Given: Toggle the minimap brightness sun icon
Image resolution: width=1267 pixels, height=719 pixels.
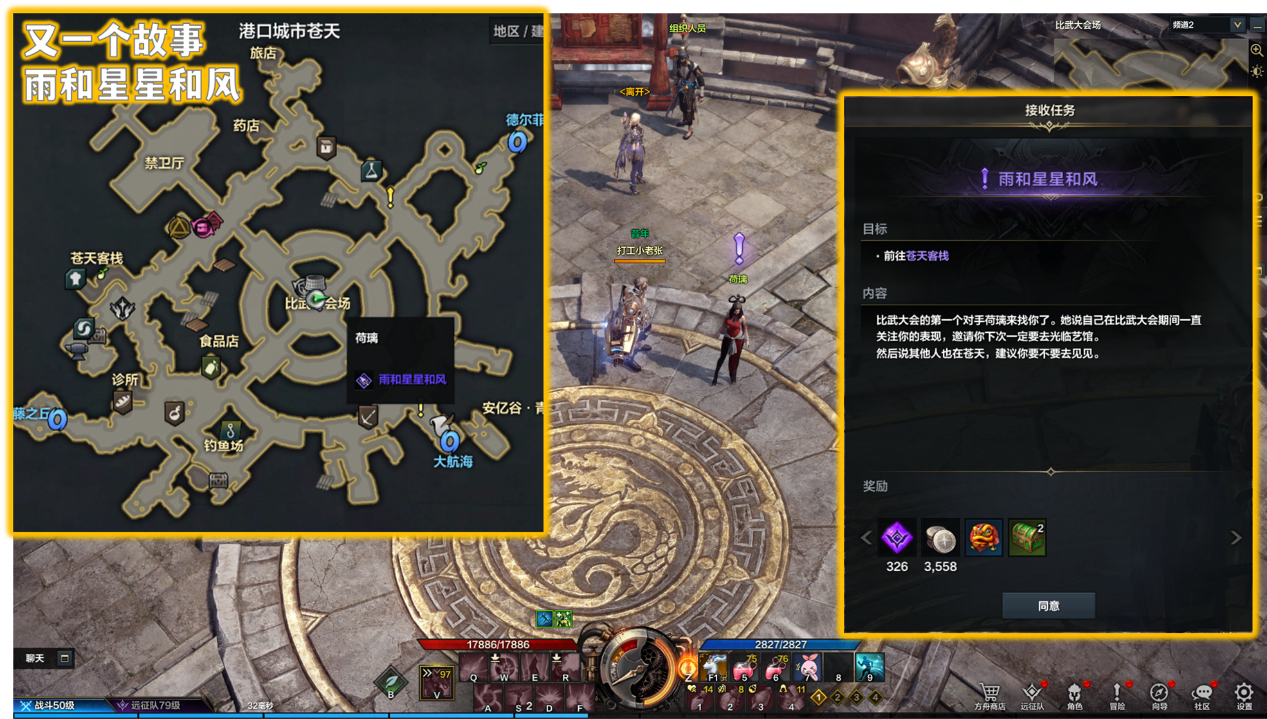Looking at the screenshot, I should point(1257,71).
